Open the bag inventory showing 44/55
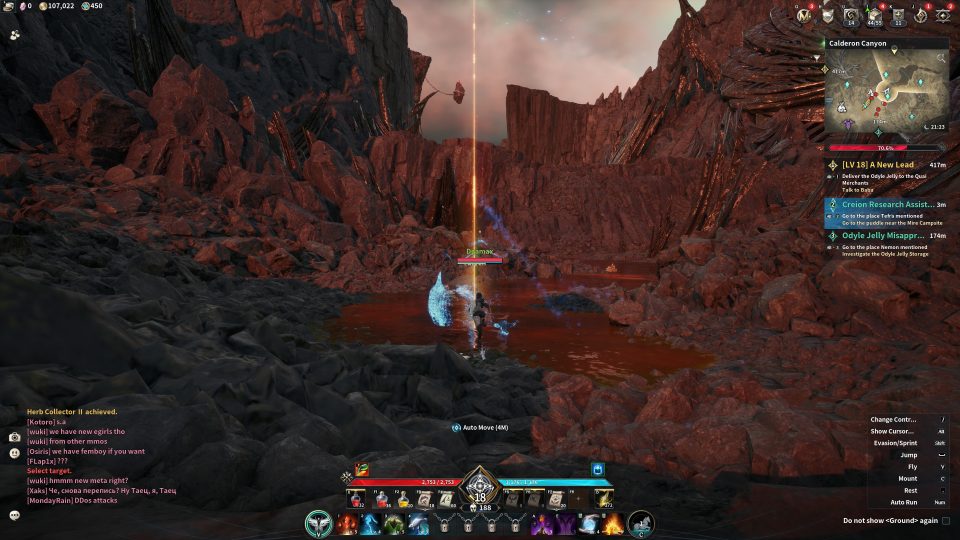Viewport: 960px width, 540px height. (875, 16)
